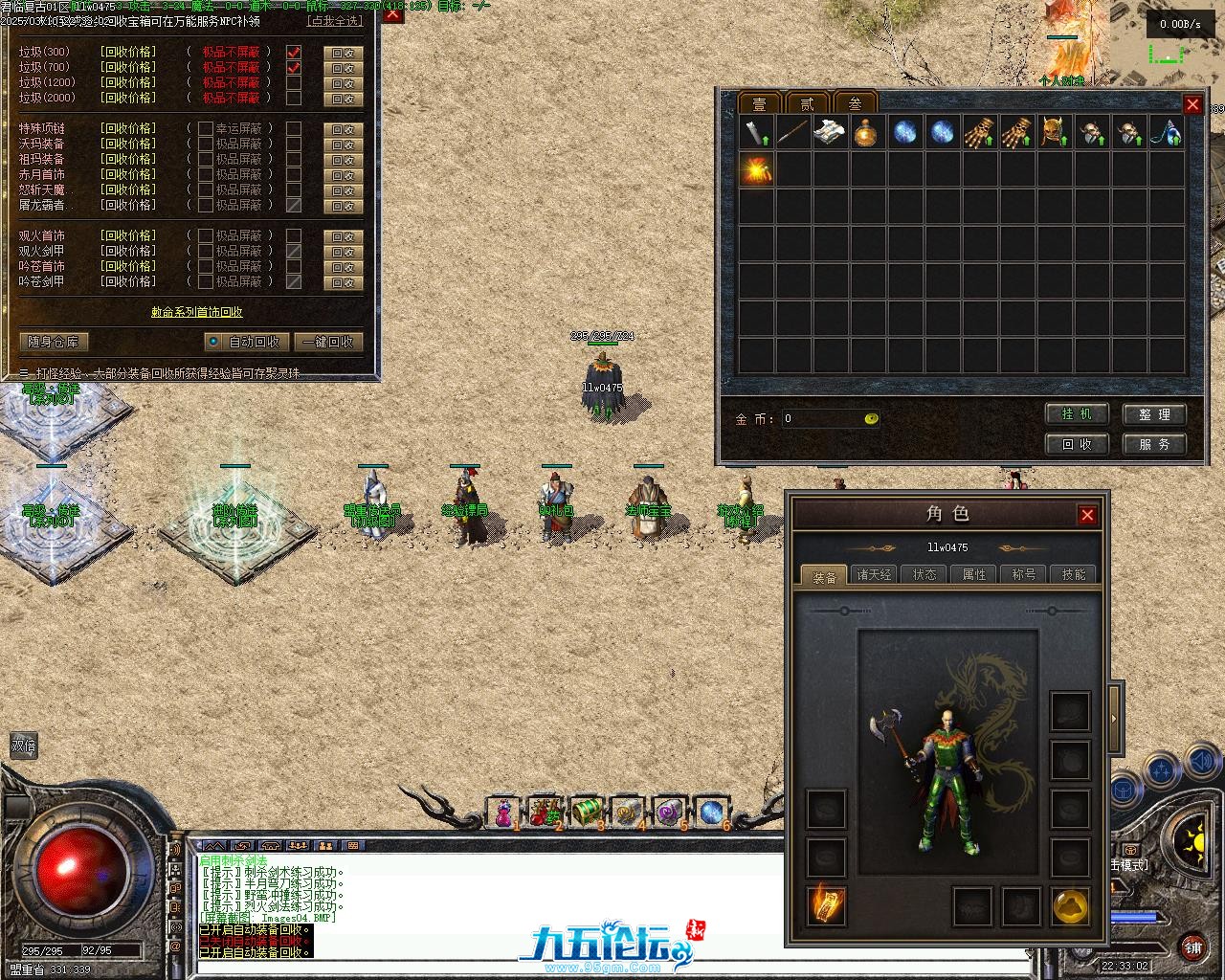Select the 诸天经 tab
This screenshot has width=1225, height=980.
click(874, 574)
